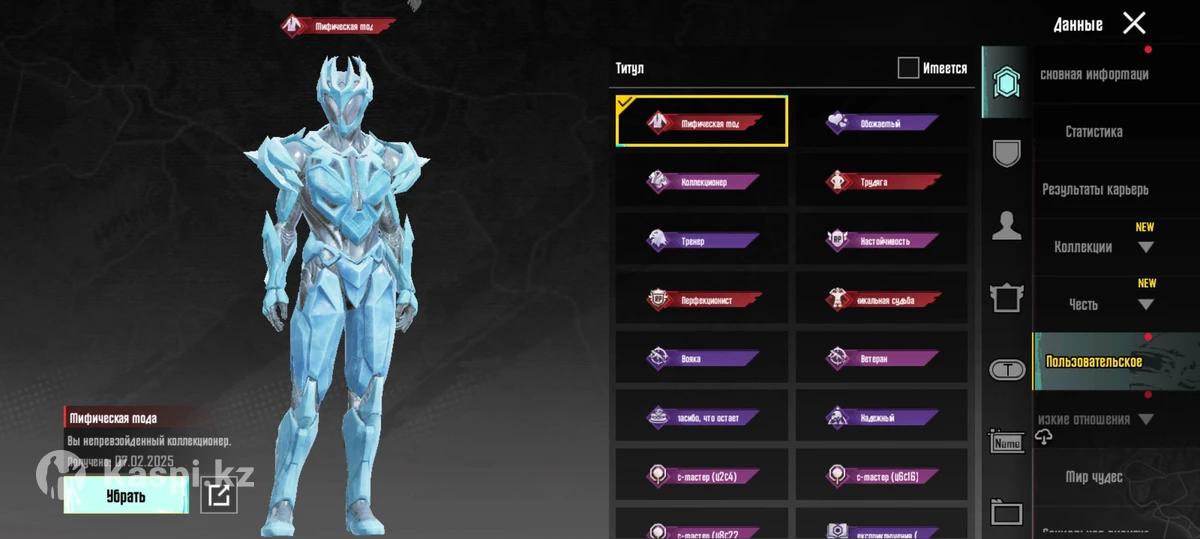Select the Вояка title
The image size is (1200, 539).
point(702,358)
